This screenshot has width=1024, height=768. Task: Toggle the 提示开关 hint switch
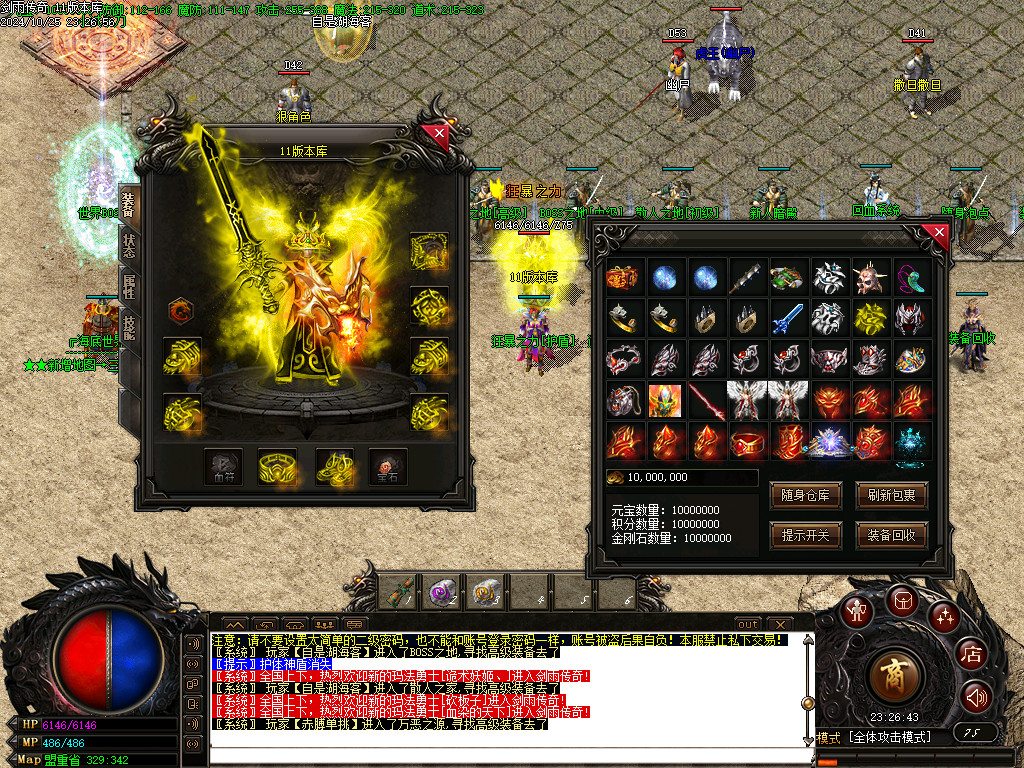tap(805, 536)
